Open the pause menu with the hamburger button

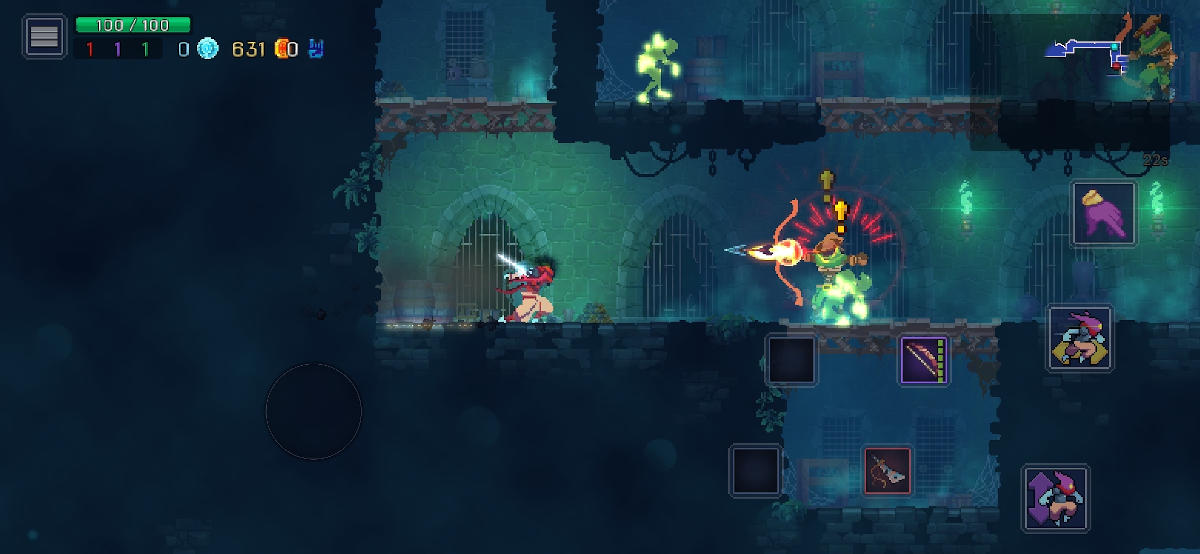[x=44, y=37]
